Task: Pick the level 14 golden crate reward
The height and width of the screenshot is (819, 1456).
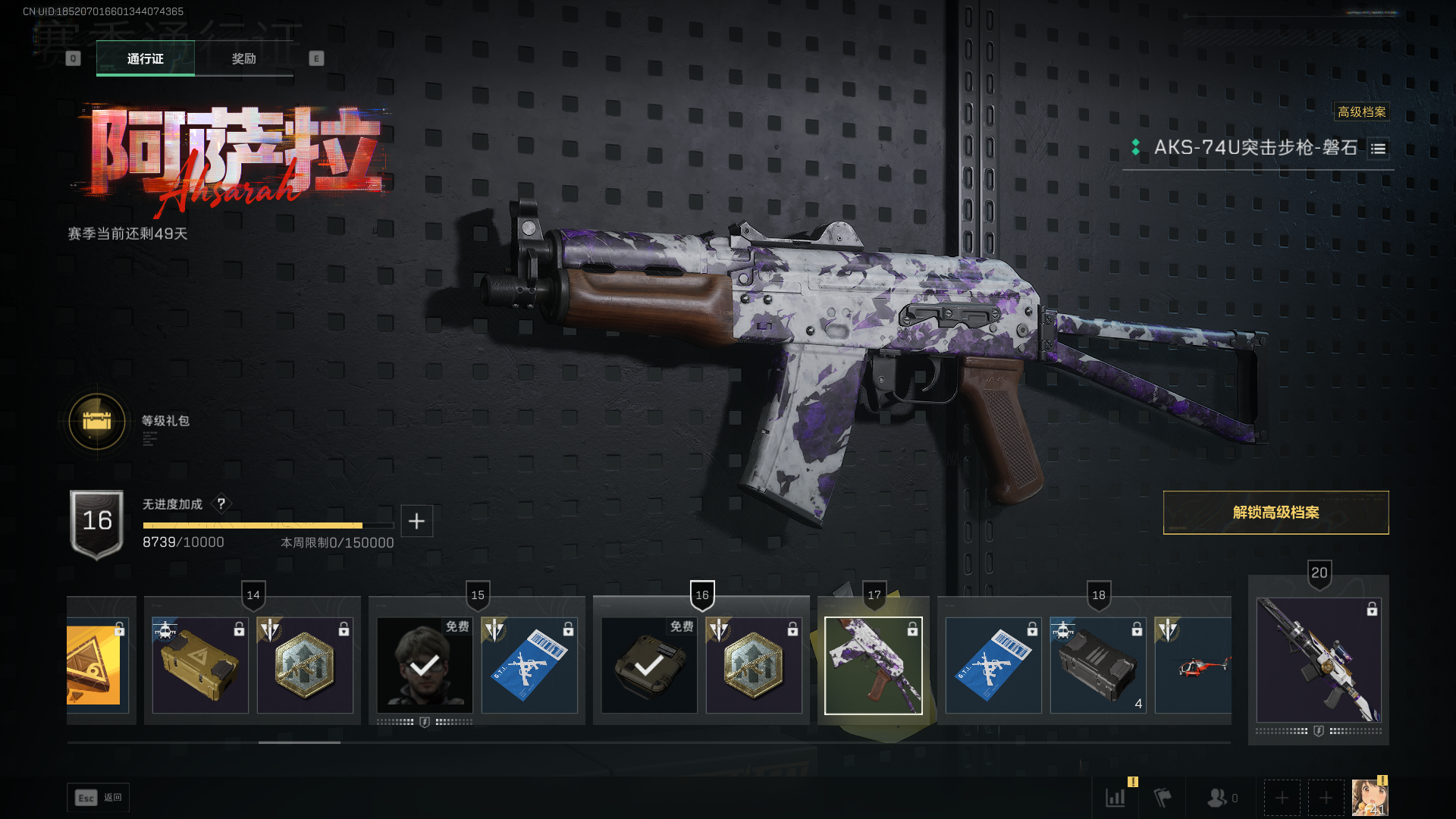Action: tap(200, 666)
